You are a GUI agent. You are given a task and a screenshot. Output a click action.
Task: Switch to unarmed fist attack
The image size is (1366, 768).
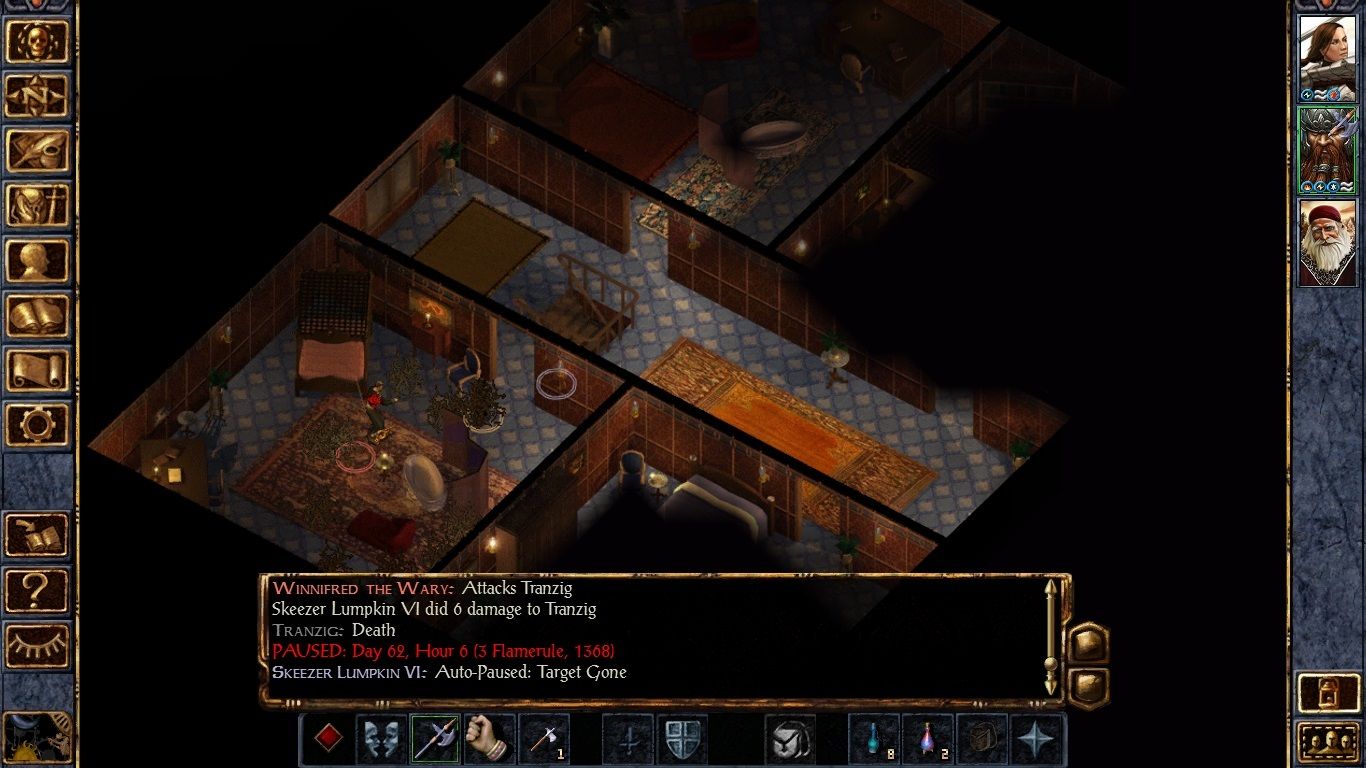coord(488,738)
